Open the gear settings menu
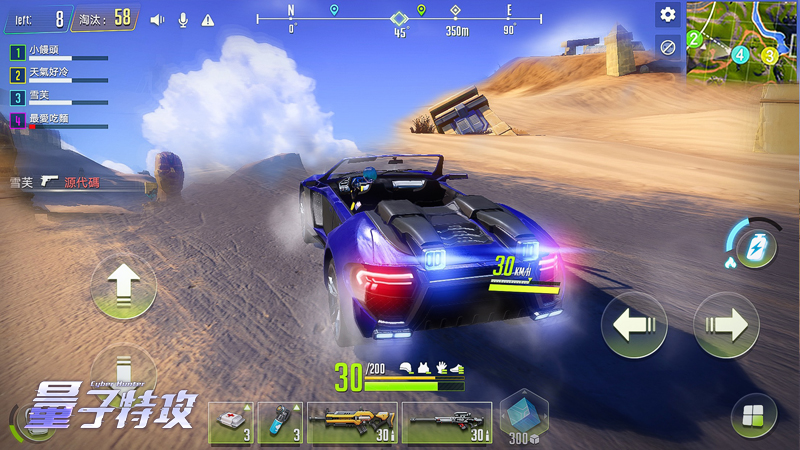Viewport: 800px width, 450px height. pos(667,15)
